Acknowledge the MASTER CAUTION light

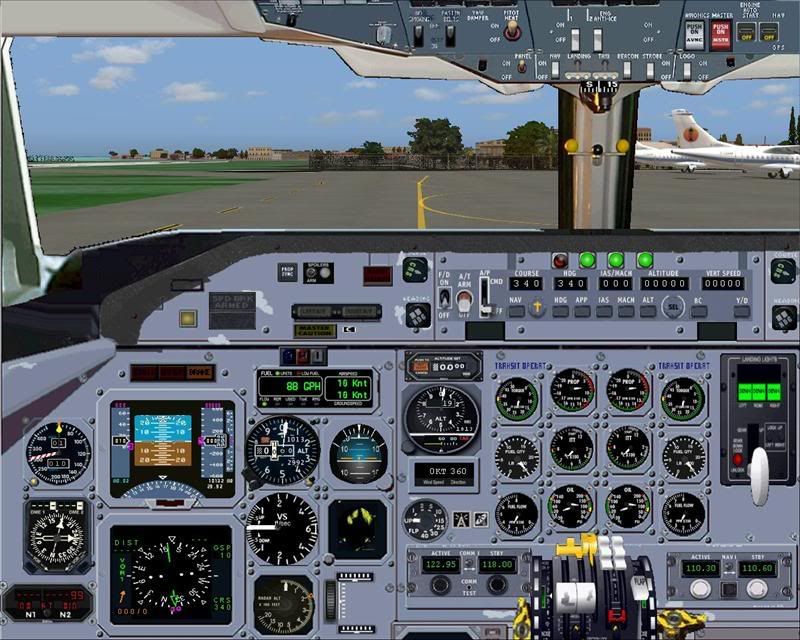pyautogui.click(x=314, y=330)
